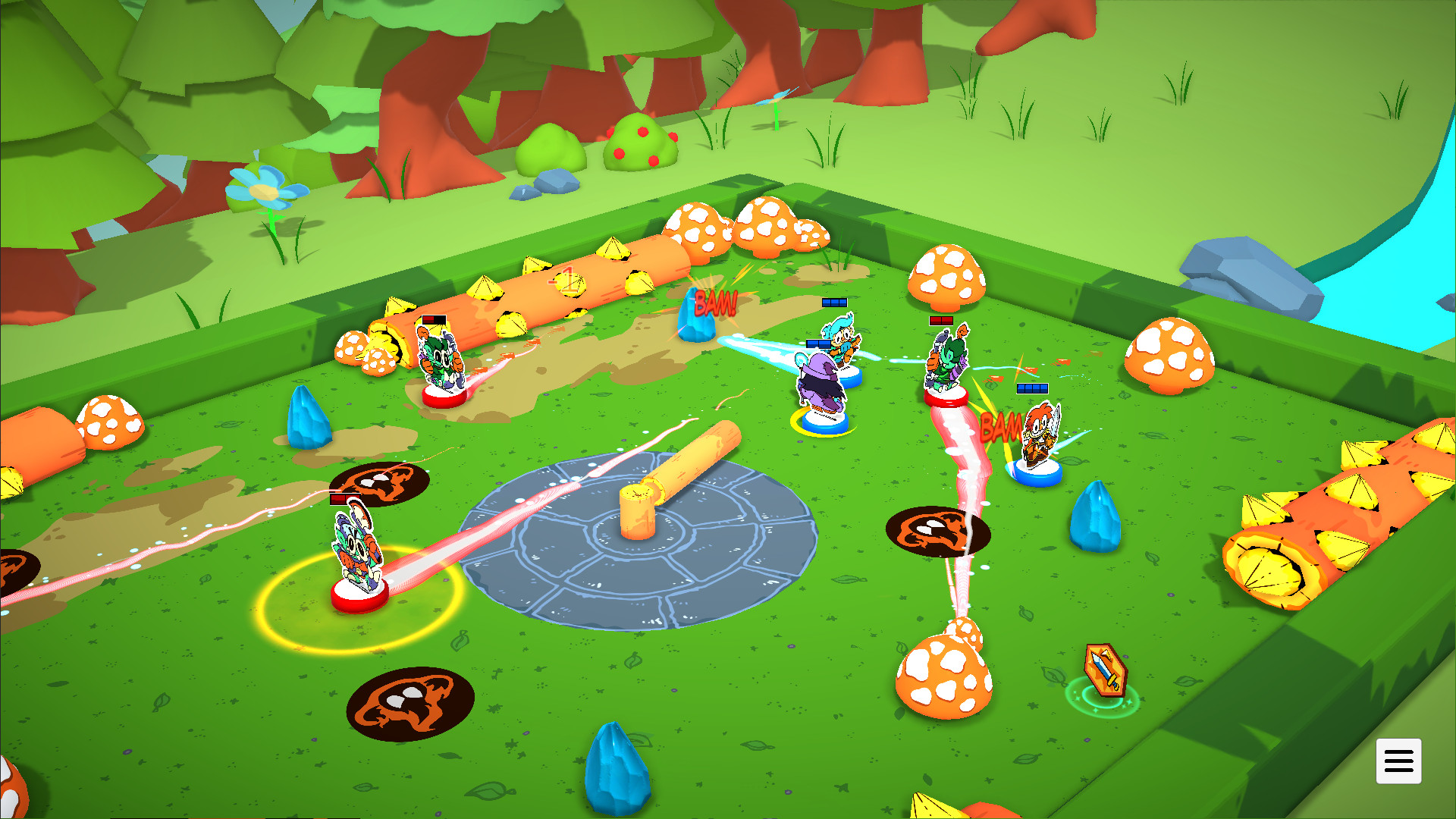
Task: Select the red-dotted berry bush up top
Action: [639, 144]
